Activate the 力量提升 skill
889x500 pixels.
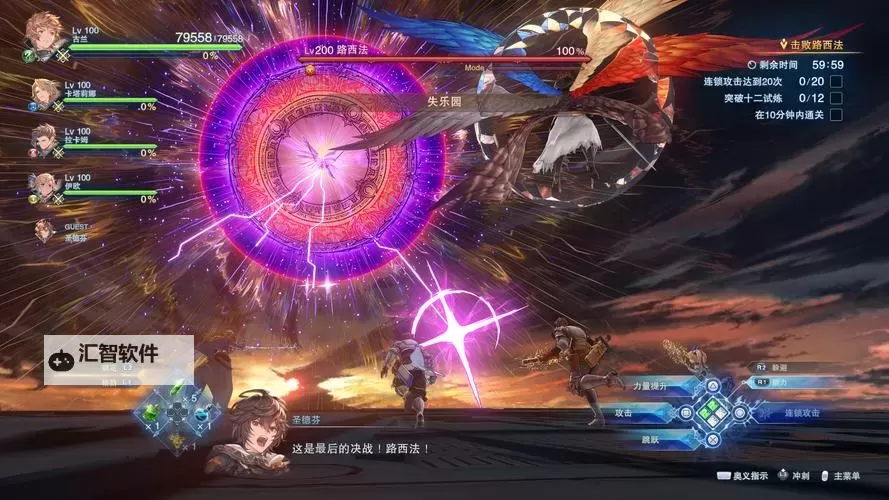(651, 386)
